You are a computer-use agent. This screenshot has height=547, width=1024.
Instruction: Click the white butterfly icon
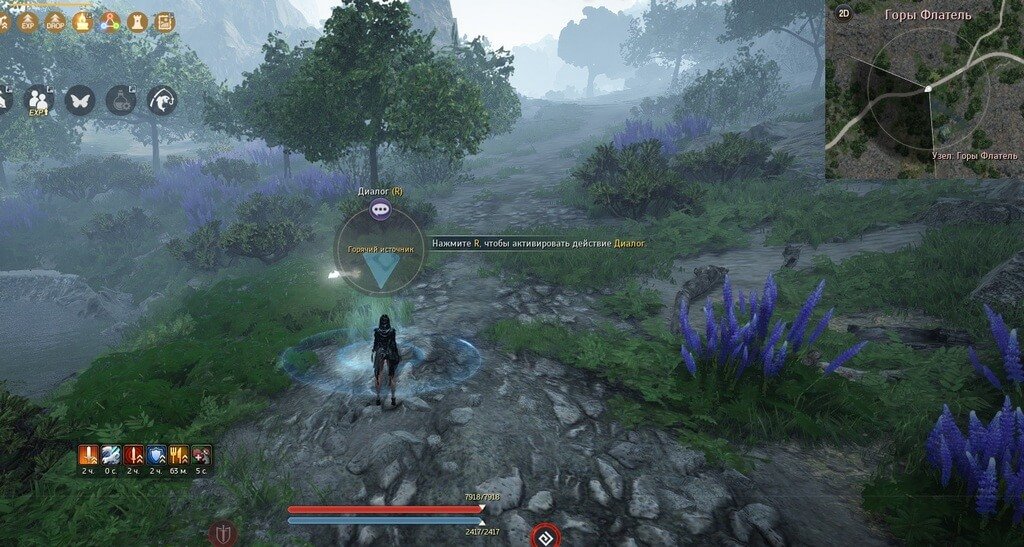point(80,100)
